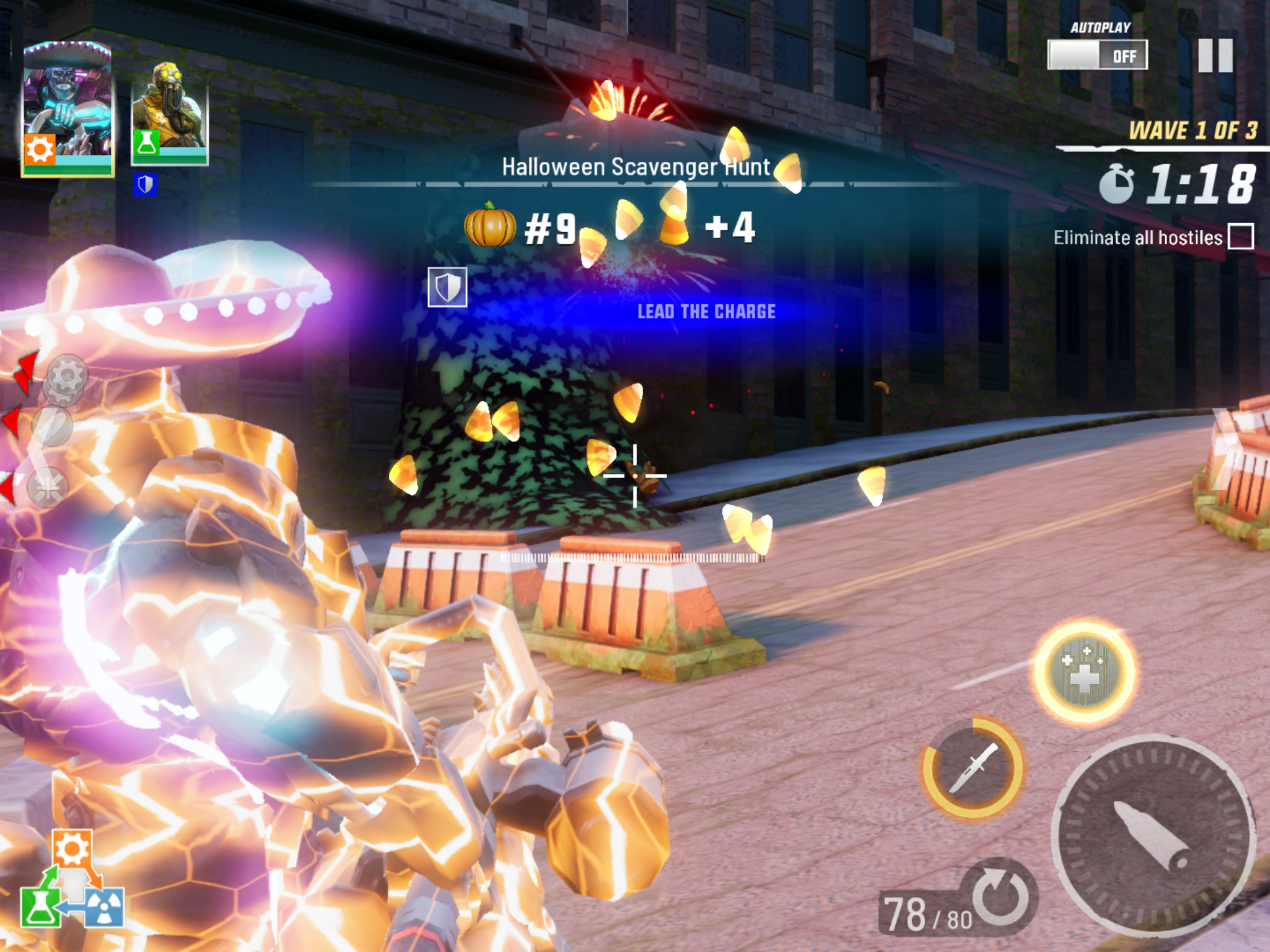Toggle the Autoplay switch on

click(x=1097, y=55)
